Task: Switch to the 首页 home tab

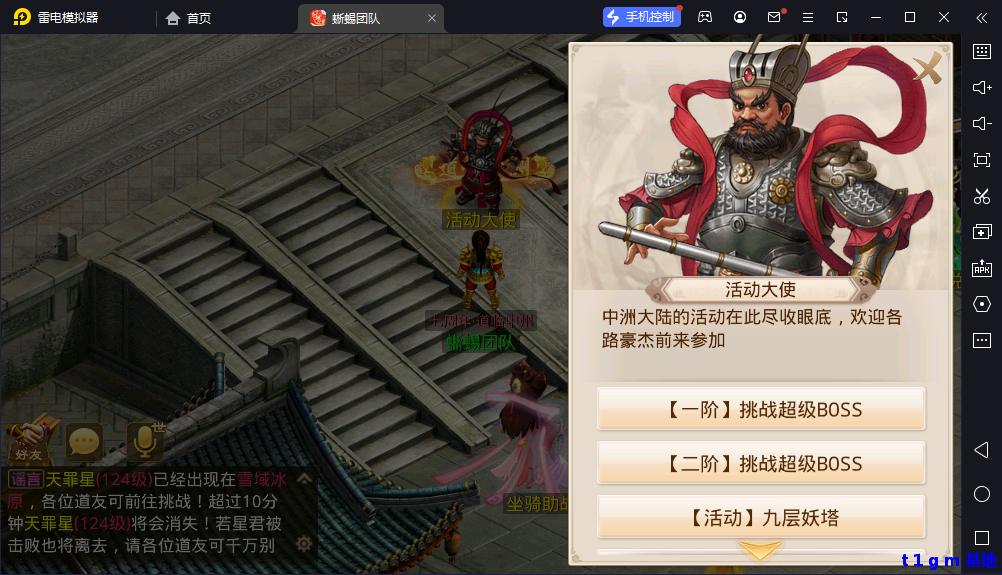Action: point(189,17)
